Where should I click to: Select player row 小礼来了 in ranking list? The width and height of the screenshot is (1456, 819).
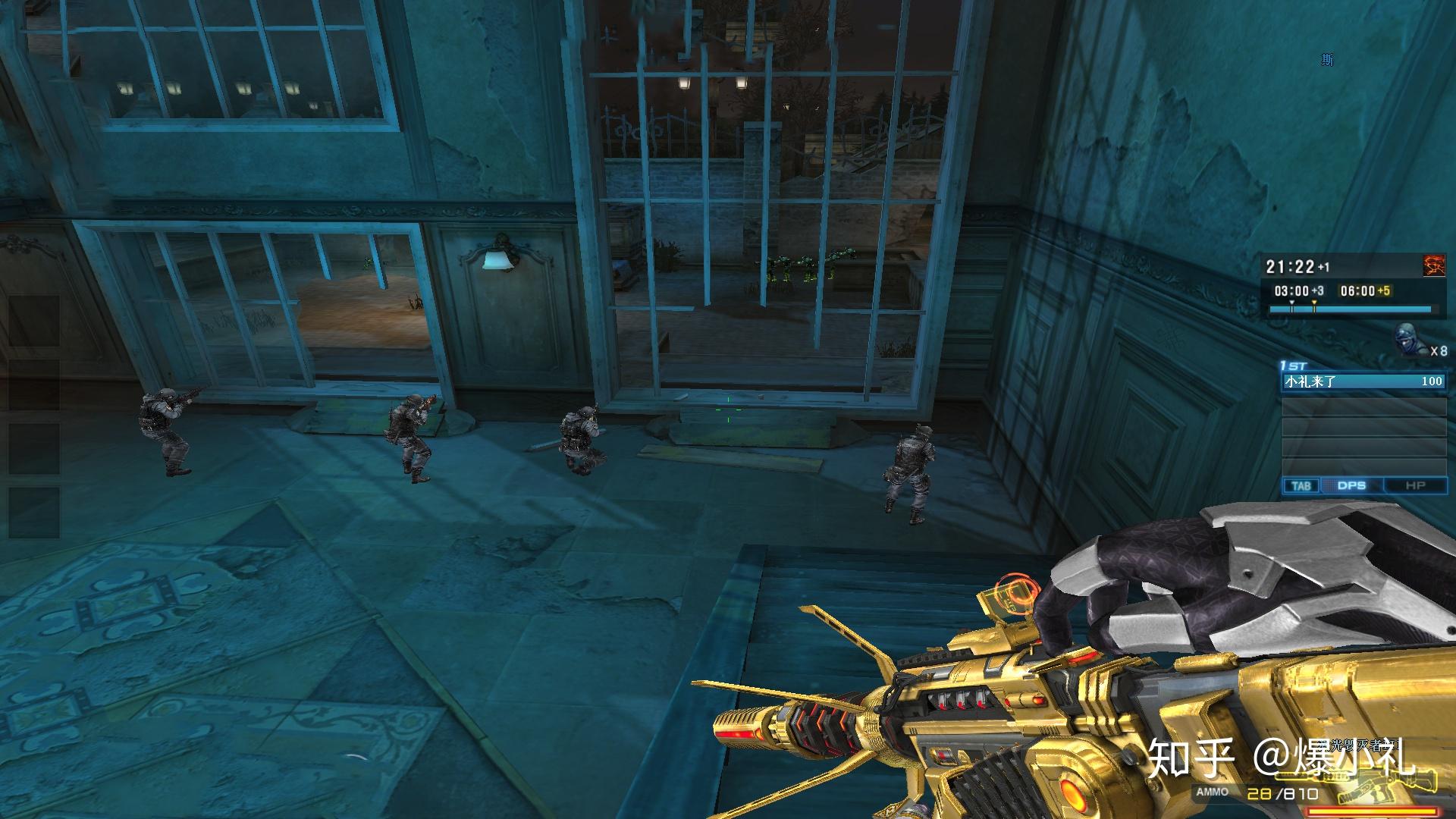(1363, 381)
